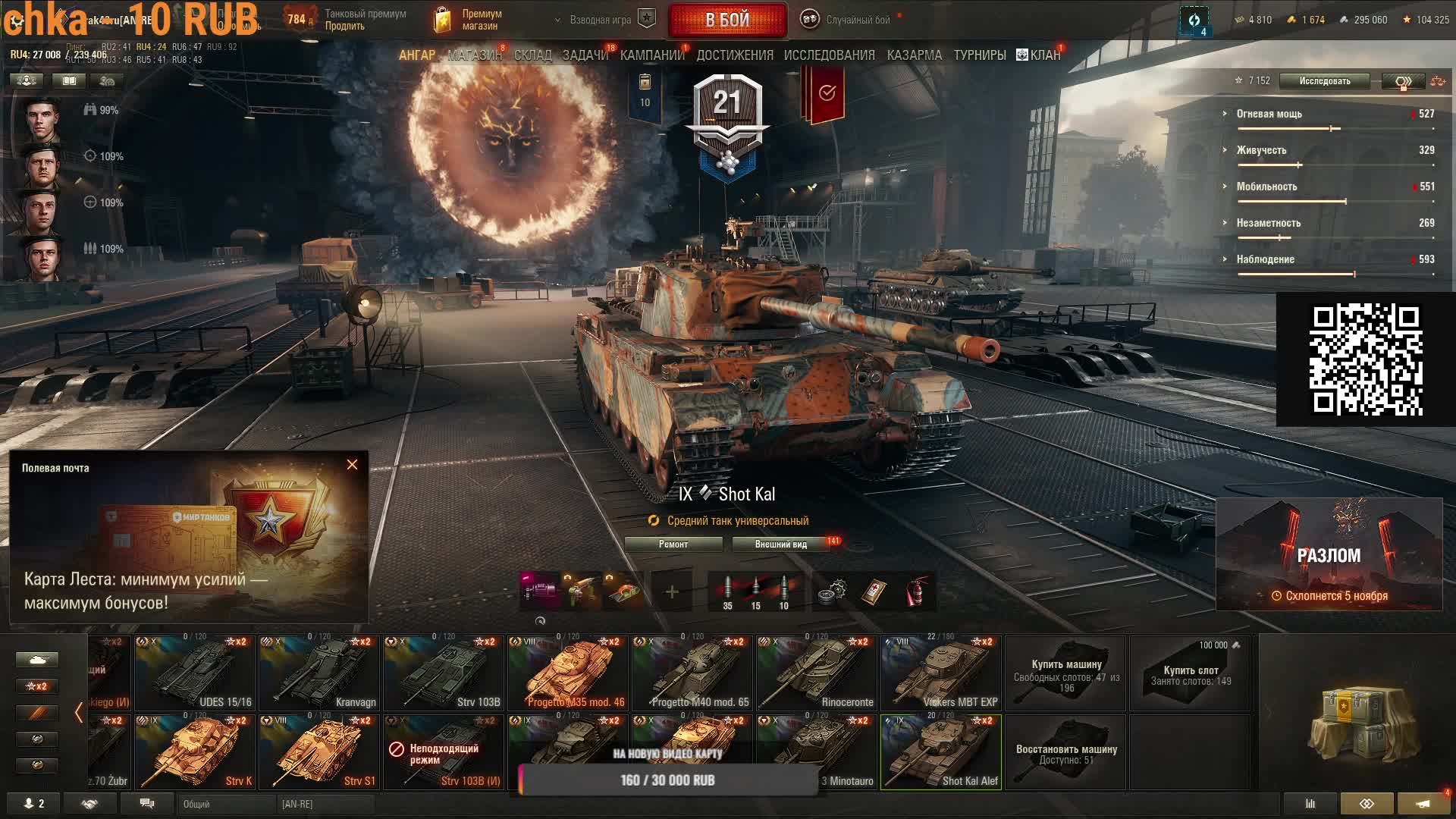Close the Полевая почта notification
The width and height of the screenshot is (1456, 819).
[x=352, y=465]
